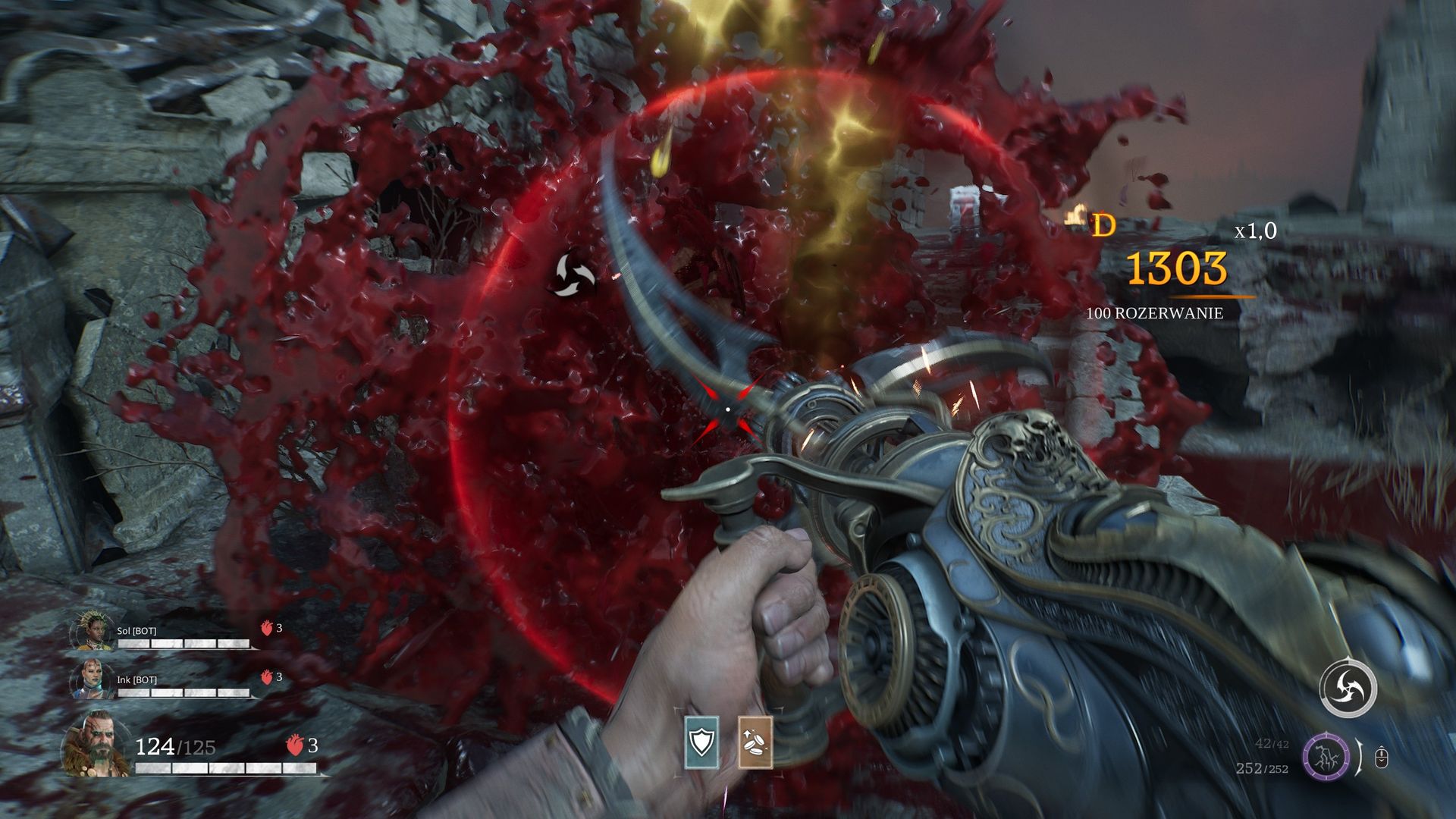Select the teal shield card
Image resolution: width=1456 pixels, height=819 pixels.
click(x=701, y=742)
